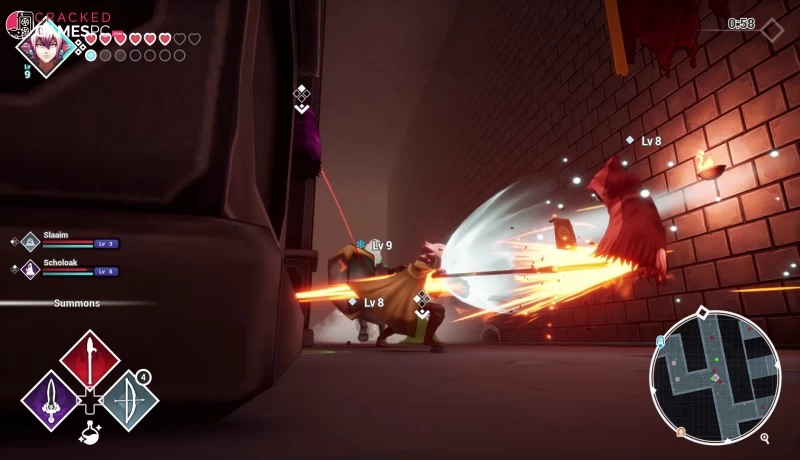Click the player character portrait
This screenshot has height=460, width=800.
pos(45,45)
